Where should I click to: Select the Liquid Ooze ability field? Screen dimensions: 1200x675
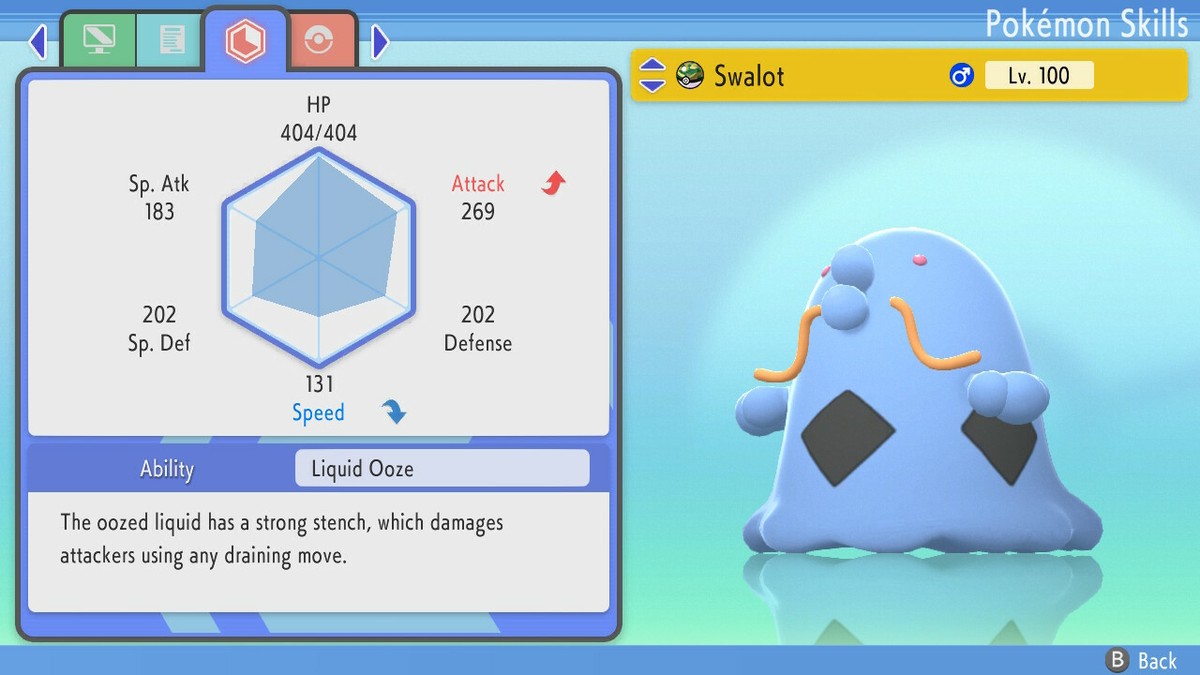[442, 468]
